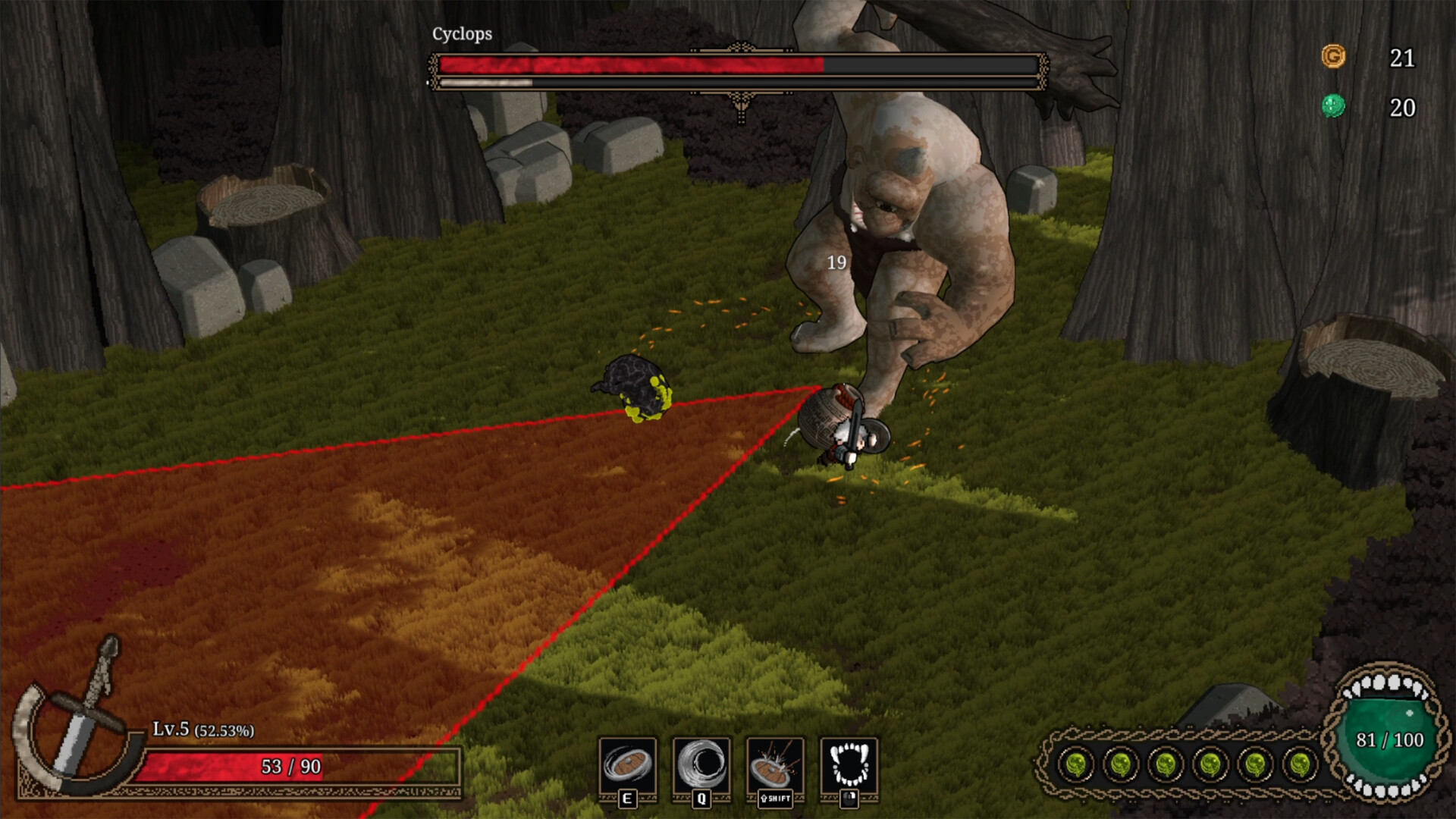Click the green gem icon showing 20
The height and width of the screenshot is (819, 1456).
pos(1335,106)
